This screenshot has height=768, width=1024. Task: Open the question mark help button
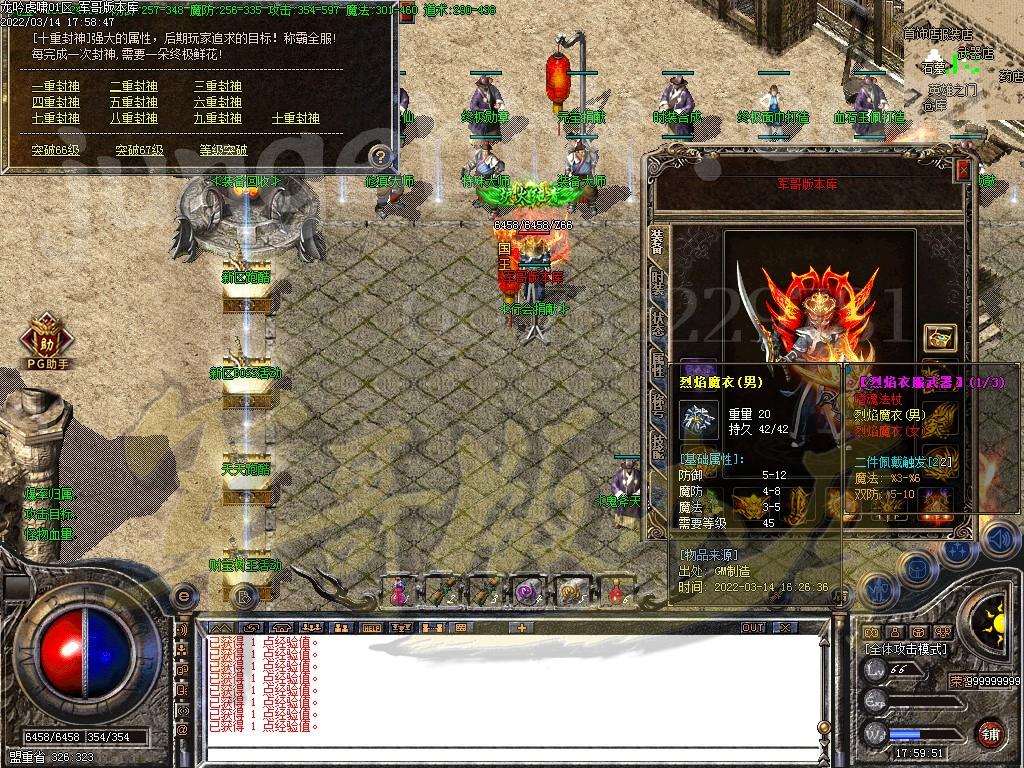(x=379, y=155)
